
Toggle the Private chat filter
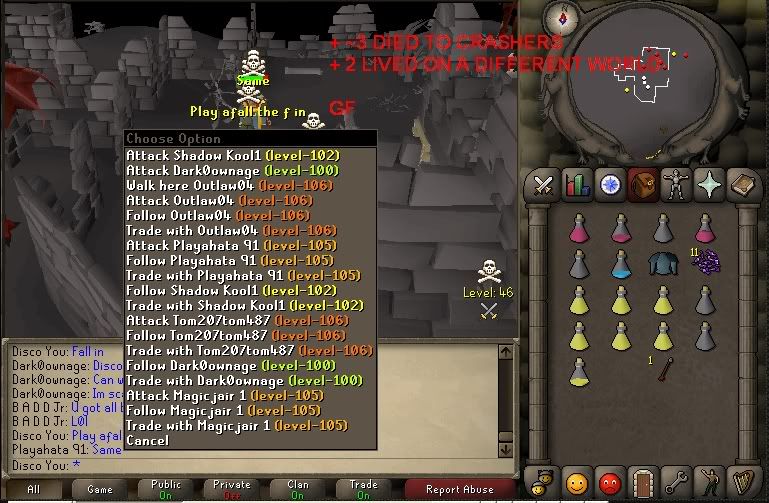point(231,489)
